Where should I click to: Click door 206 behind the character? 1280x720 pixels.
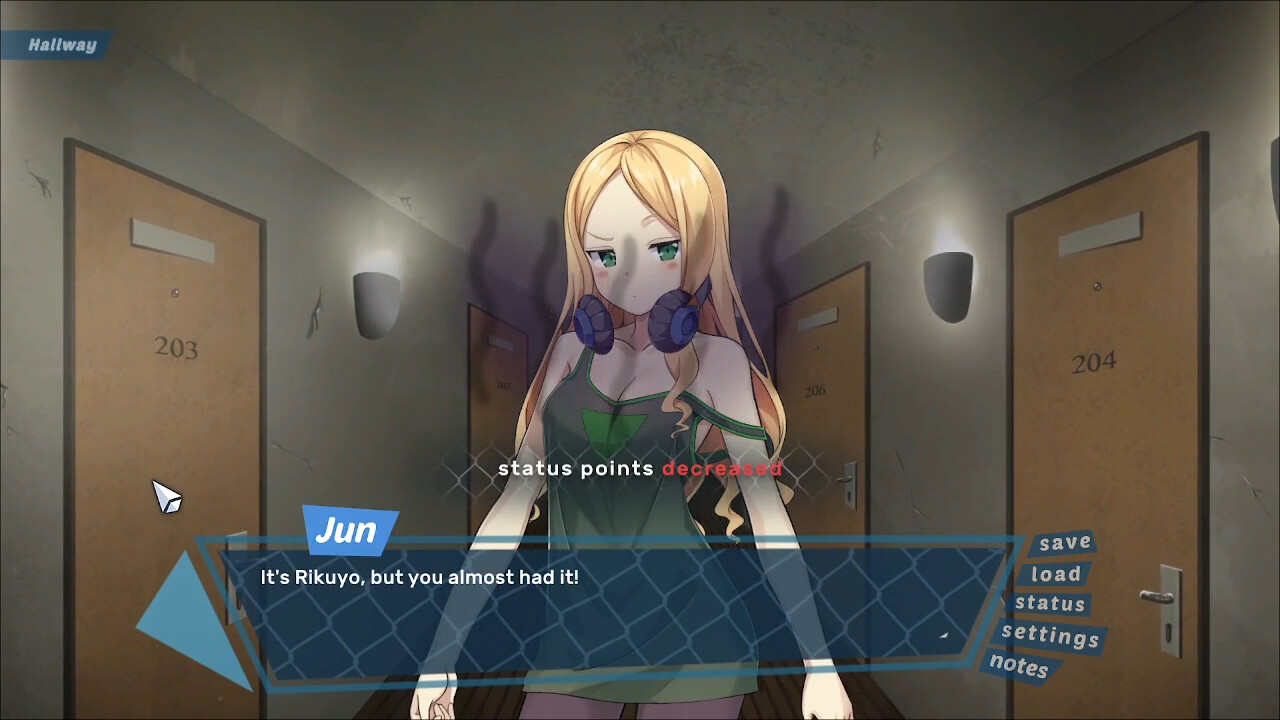(x=820, y=390)
